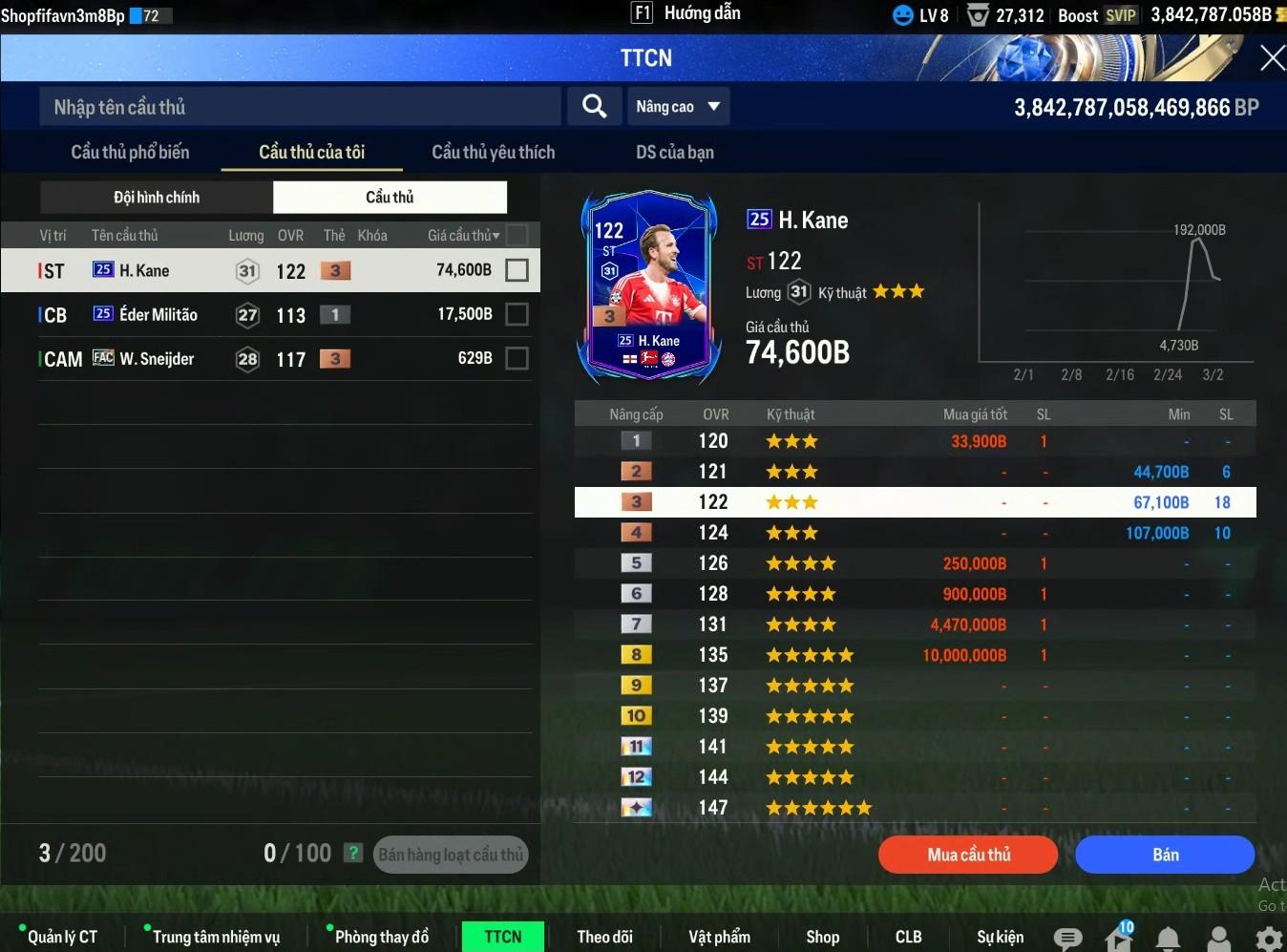Select the Đội hình chính sub-tab

coord(157,198)
